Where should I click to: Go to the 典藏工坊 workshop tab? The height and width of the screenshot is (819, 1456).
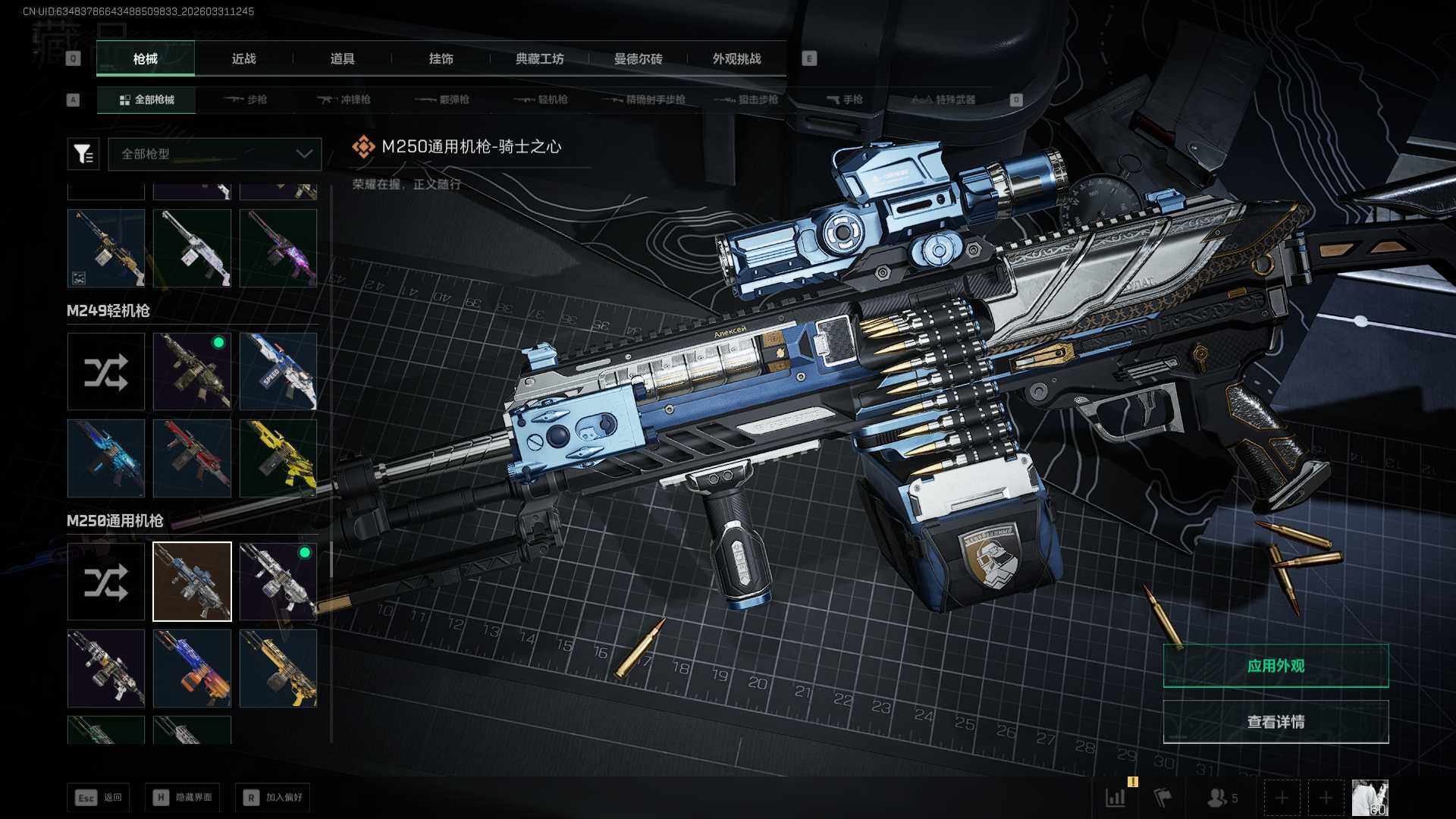(539, 58)
